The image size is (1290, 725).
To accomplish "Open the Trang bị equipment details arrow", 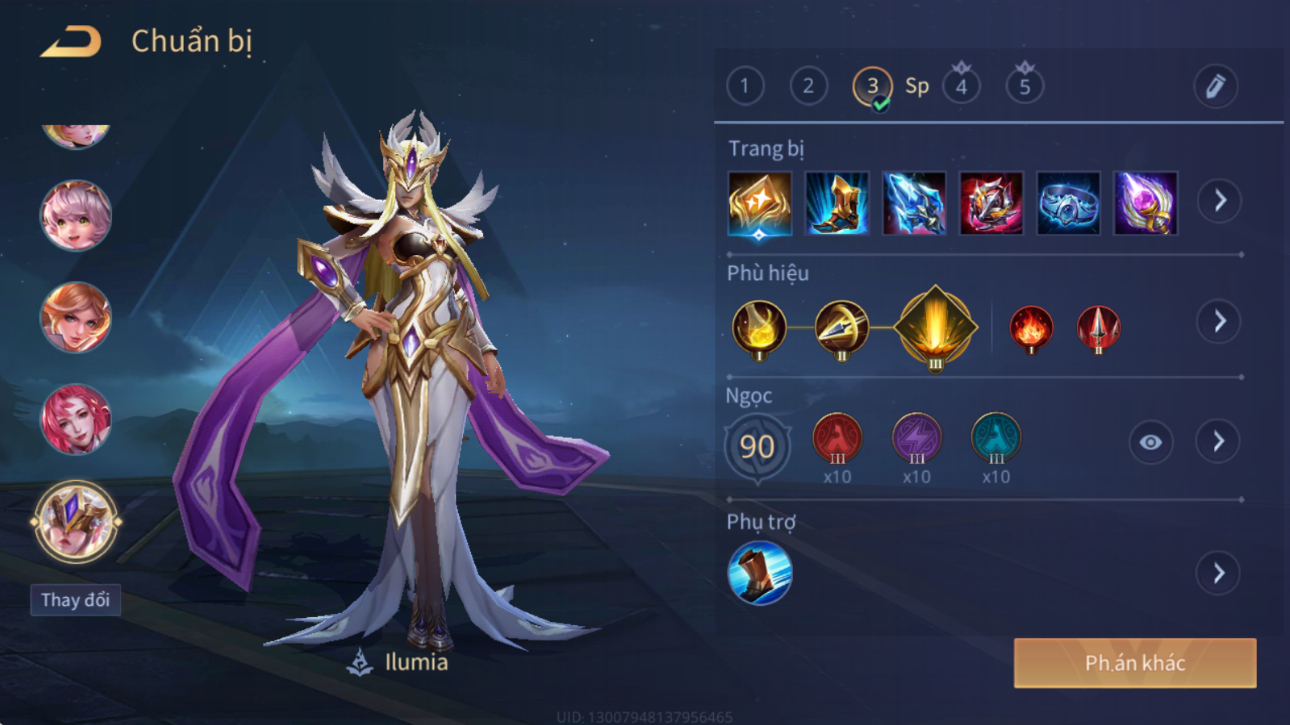I will tap(1220, 201).
